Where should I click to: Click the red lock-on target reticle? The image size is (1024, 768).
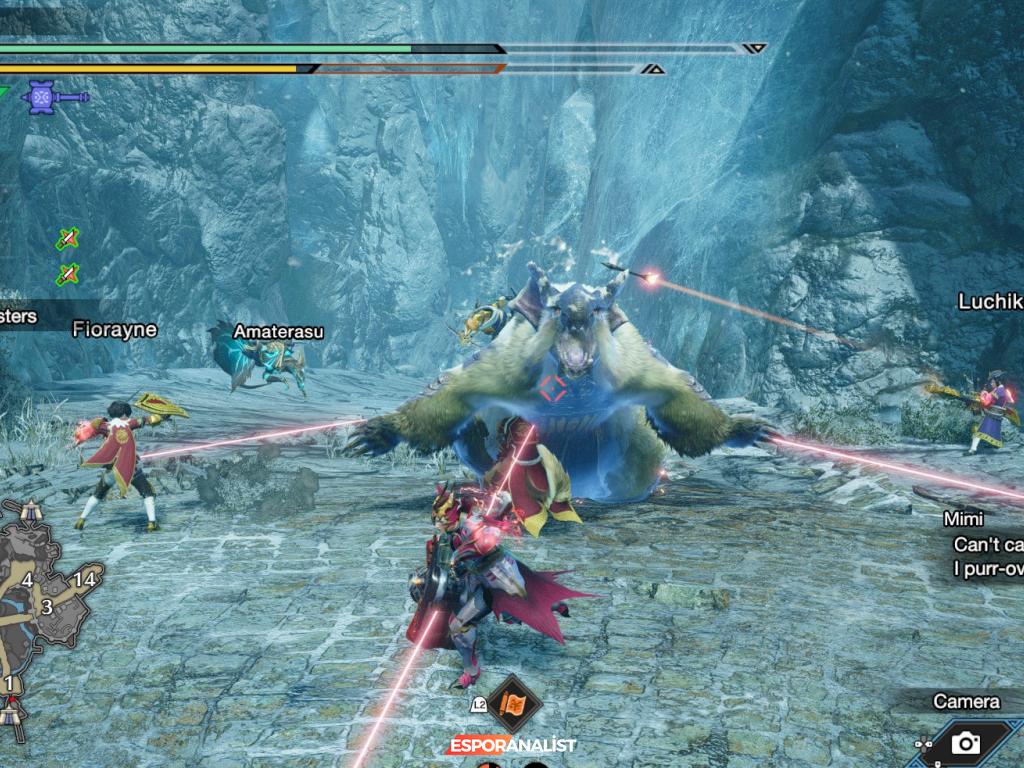[551, 387]
